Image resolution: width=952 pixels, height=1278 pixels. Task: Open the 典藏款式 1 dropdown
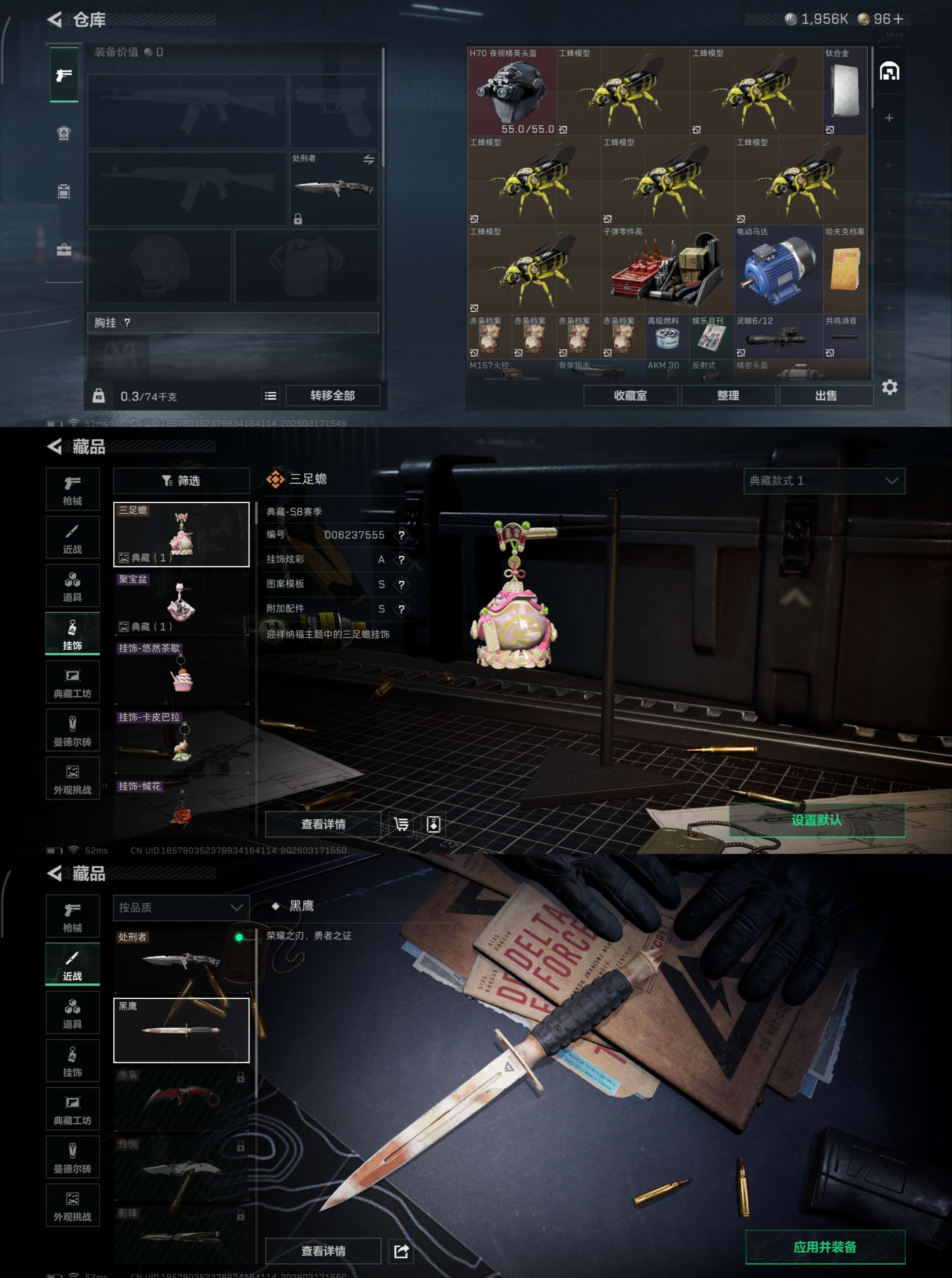824,481
